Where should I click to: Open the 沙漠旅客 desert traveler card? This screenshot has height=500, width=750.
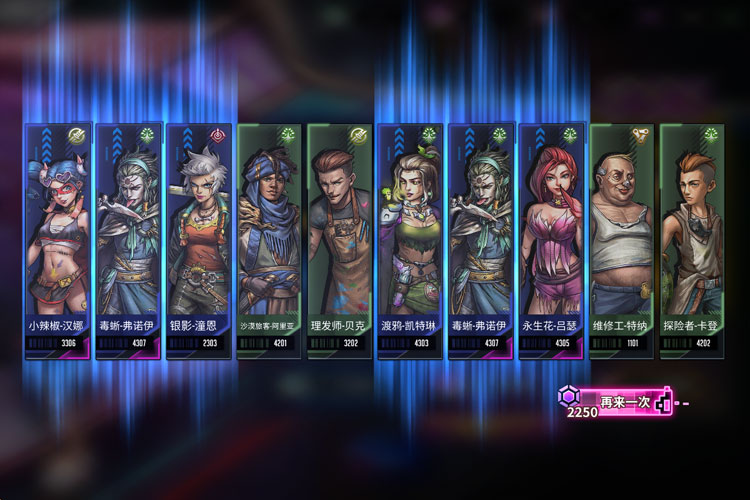[270, 240]
